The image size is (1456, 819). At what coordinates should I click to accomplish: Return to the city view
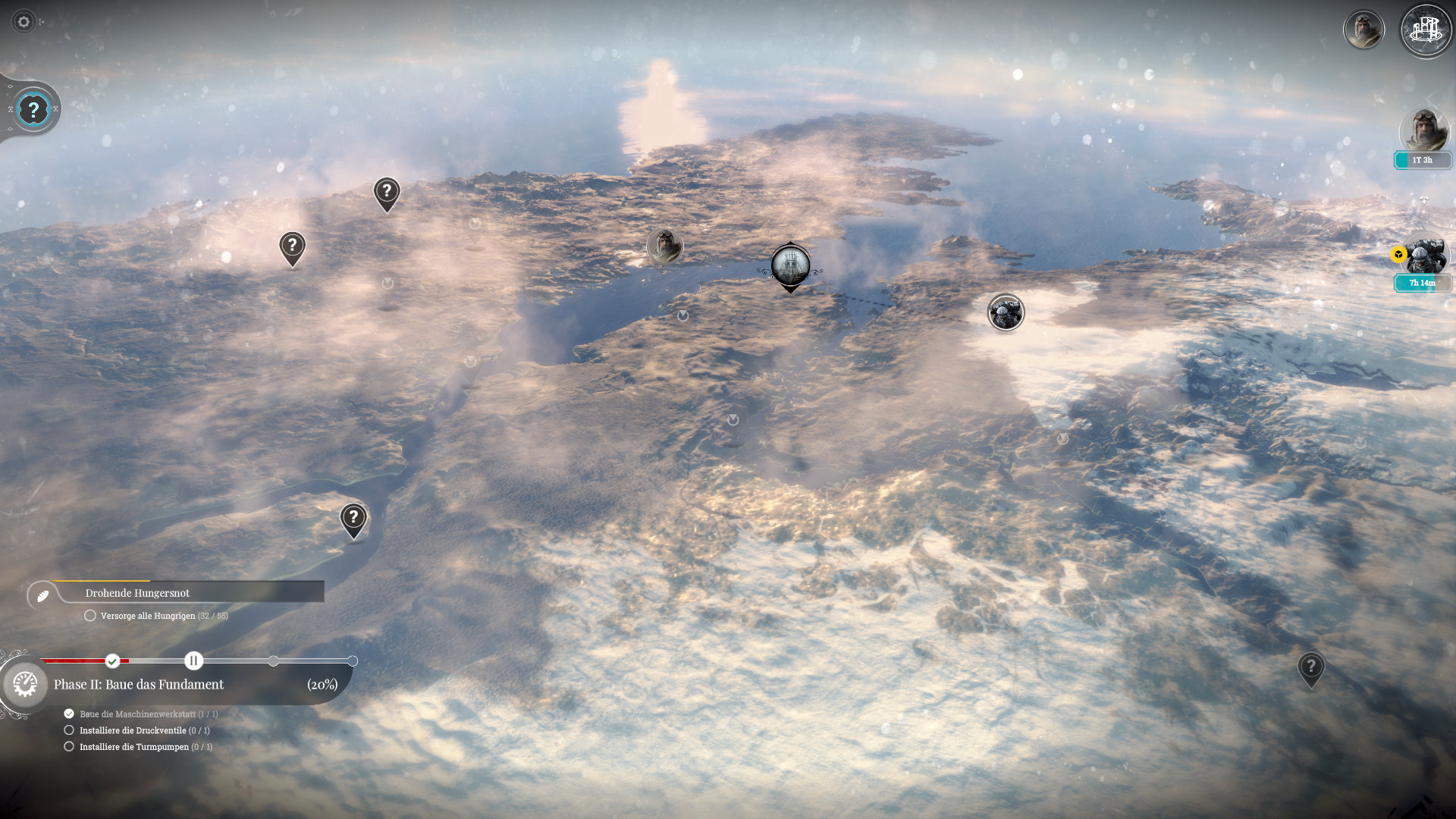point(1426,30)
